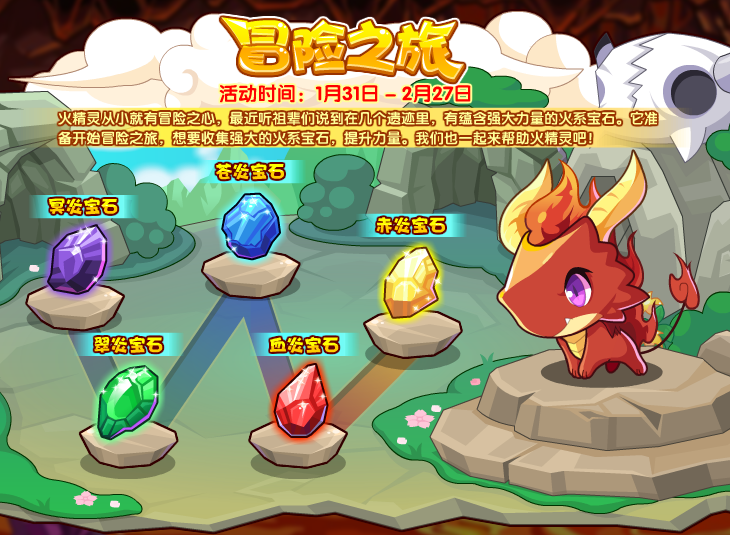Select the purple 冥炎宝石 gem

[x=77, y=259]
